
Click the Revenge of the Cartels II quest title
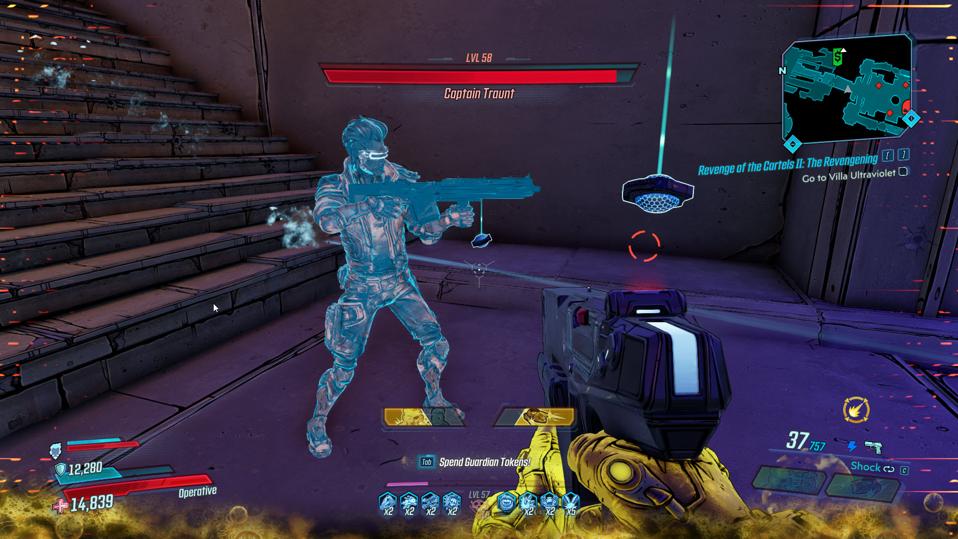pos(788,159)
